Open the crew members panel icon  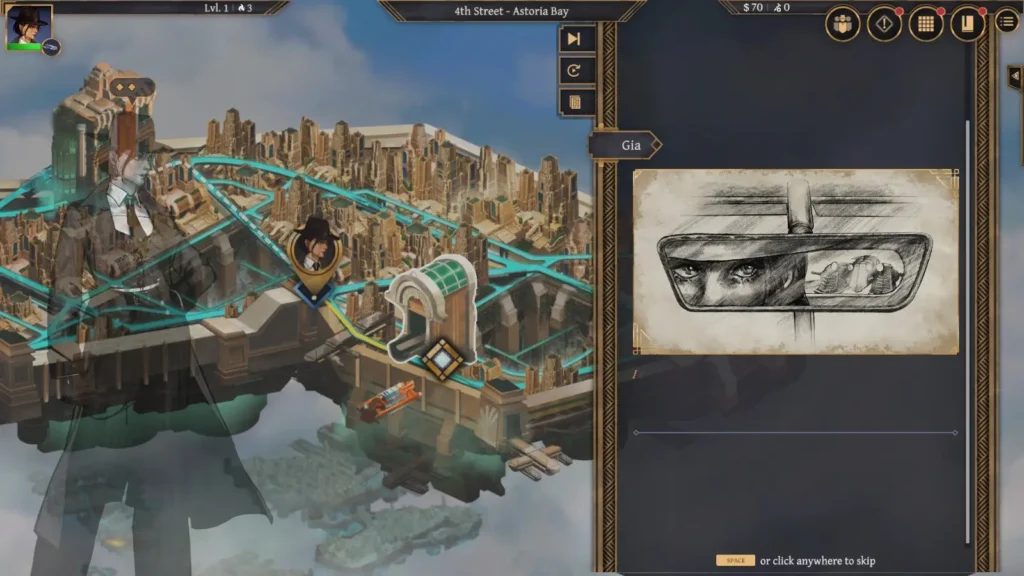point(843,24)
